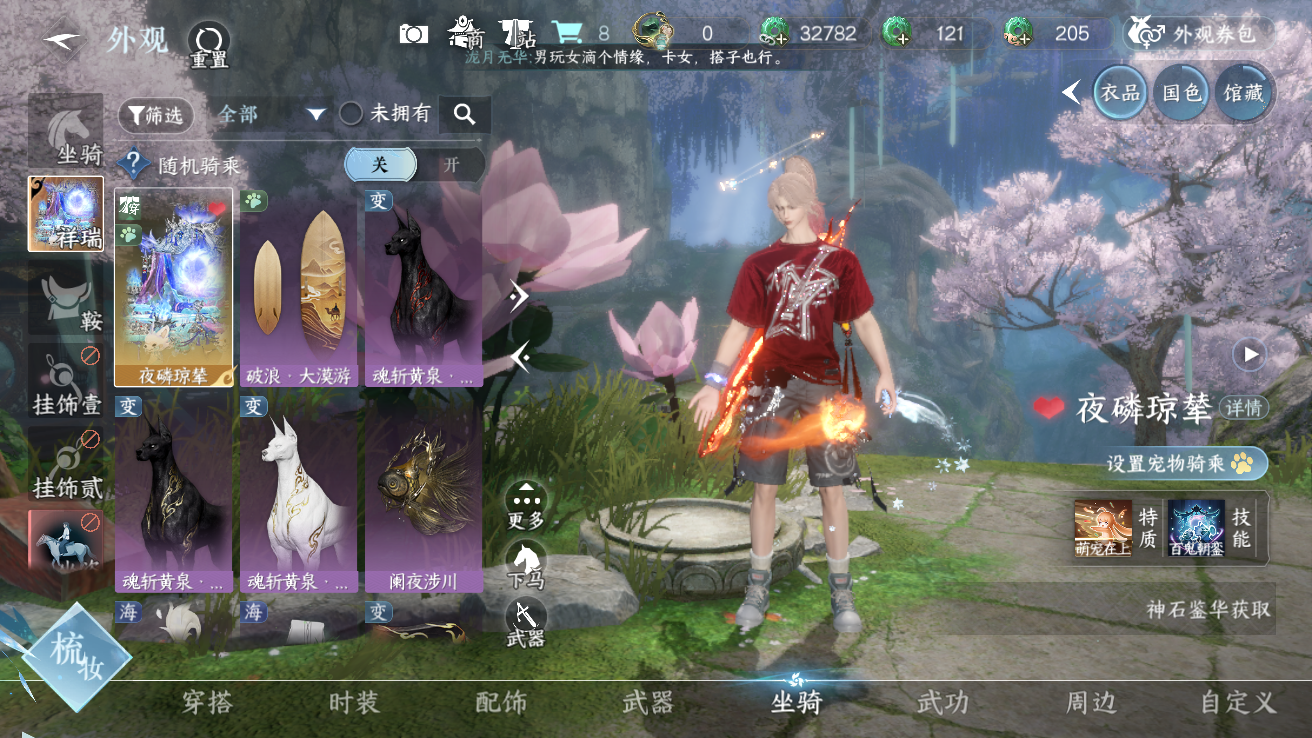Screen dimensions: 1312x738
Task: Open the 武器 bottom tab
Action: (648, 703)
